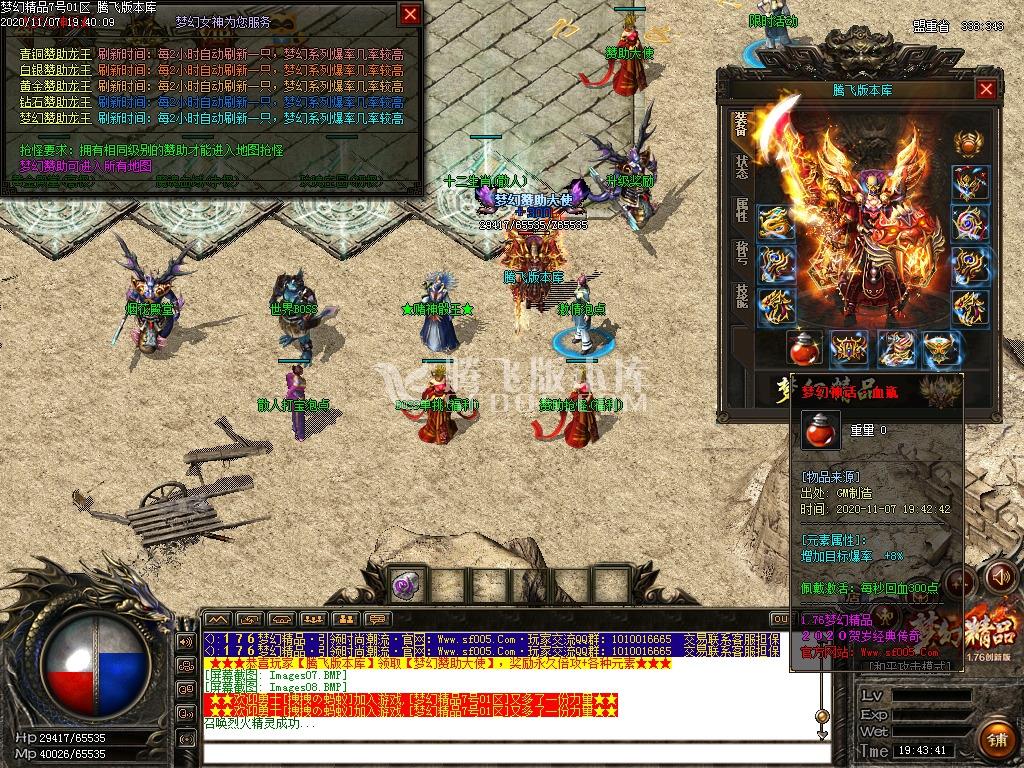This screenshot has width=1024, height=768.
Task: Show the 技能 skills tab
Action: point(741,295)
